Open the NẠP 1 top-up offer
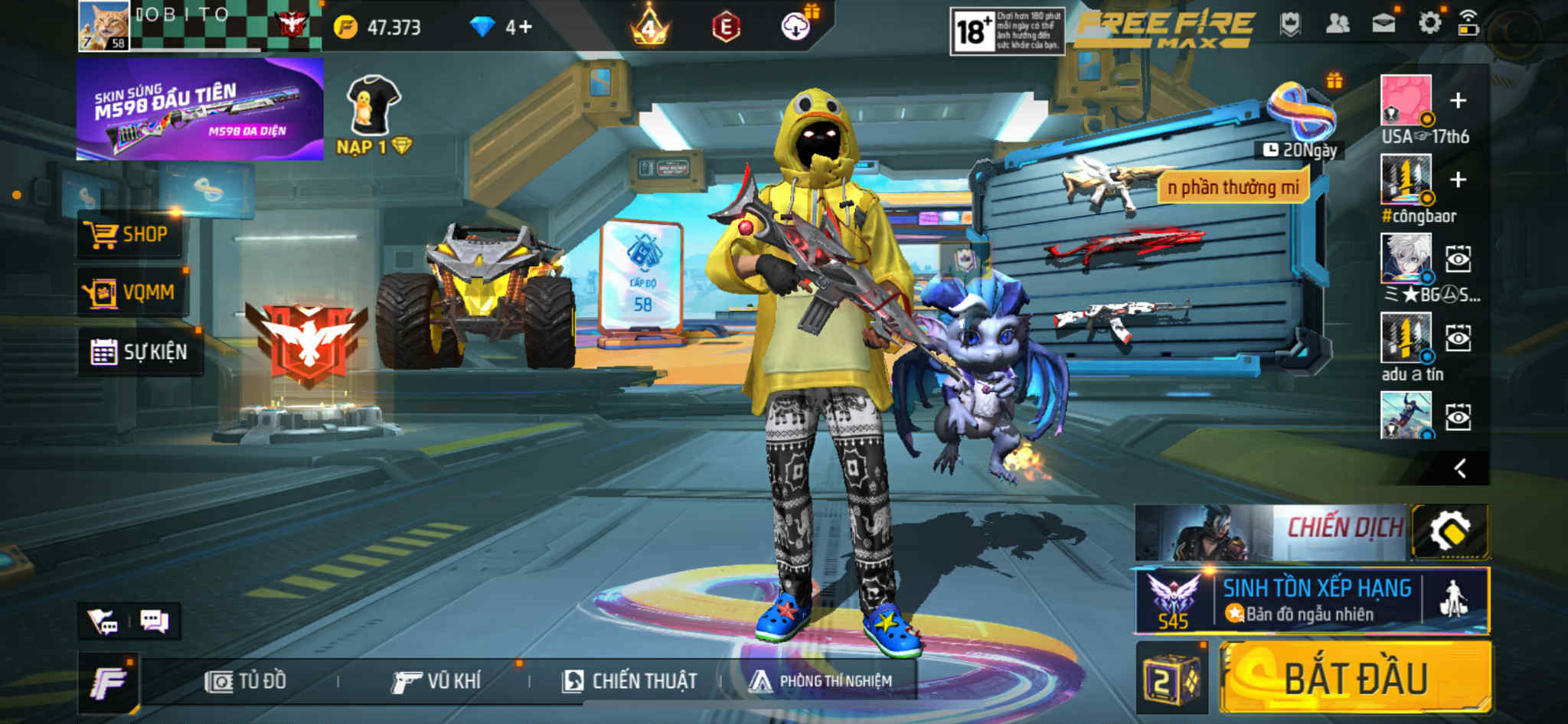 click(x=374, y=115)
